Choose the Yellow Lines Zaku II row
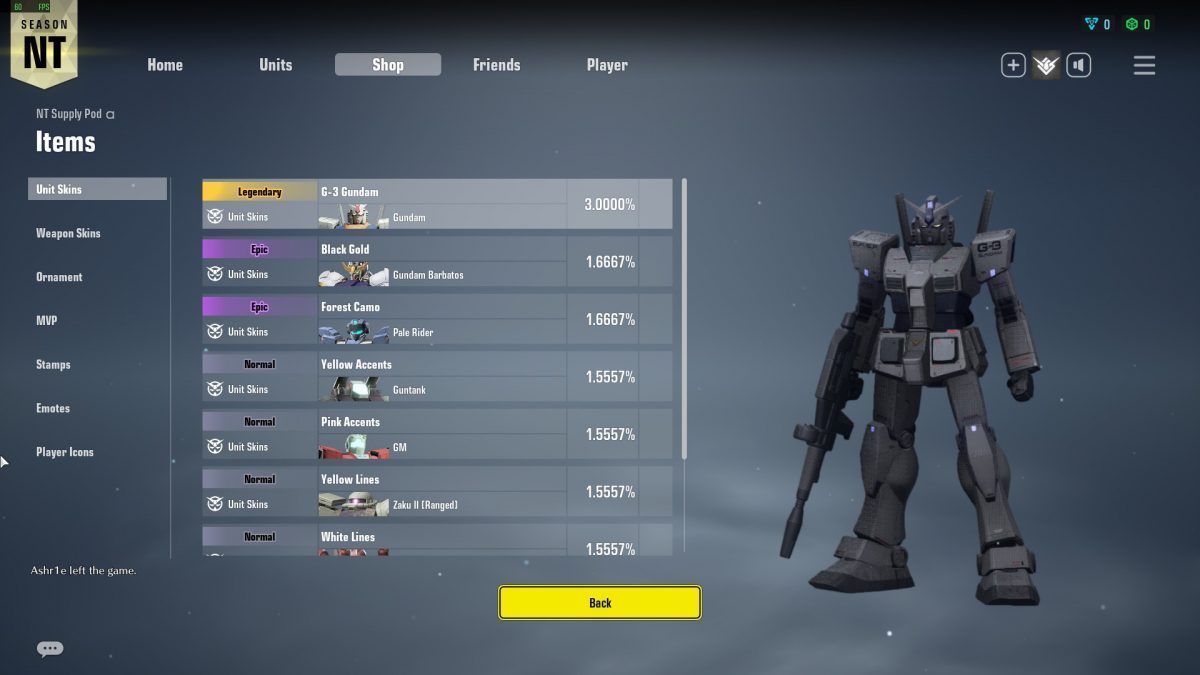 pos(437,492)
